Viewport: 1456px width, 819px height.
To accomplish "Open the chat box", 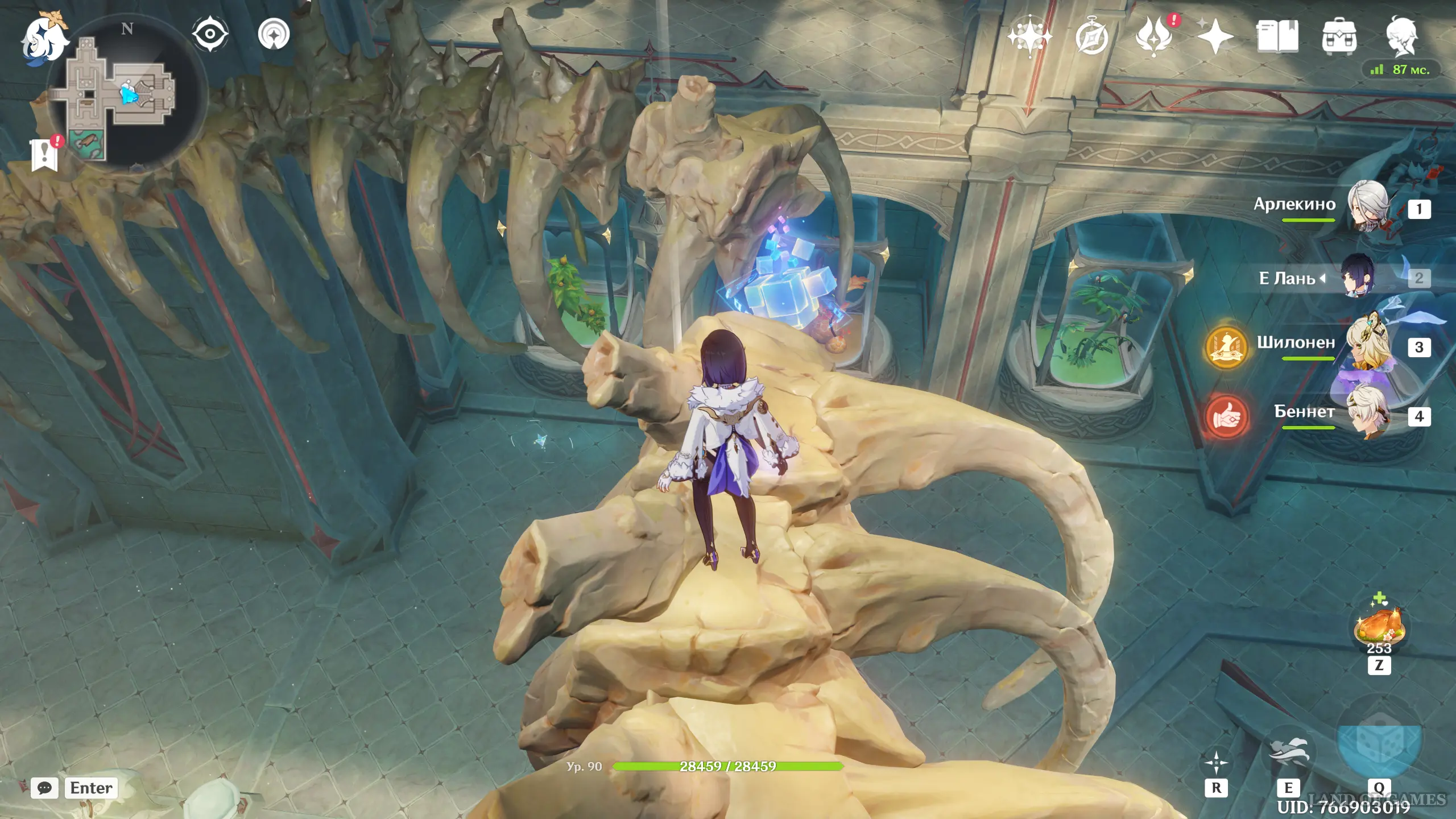I will 44,788.
